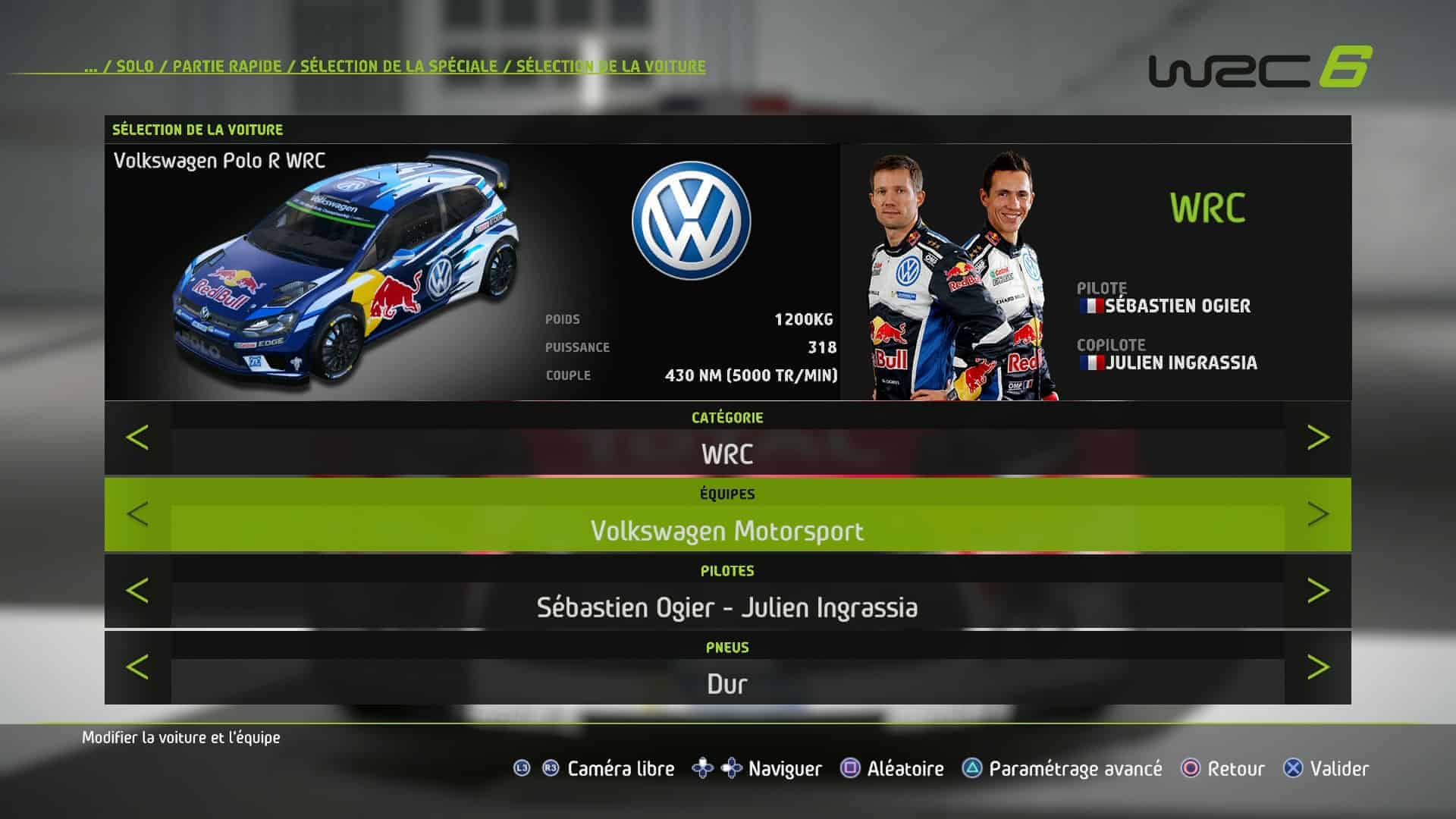Switch to previous team in Équipes row
The width and height of the screenshot is (1456, 819).
137,514
